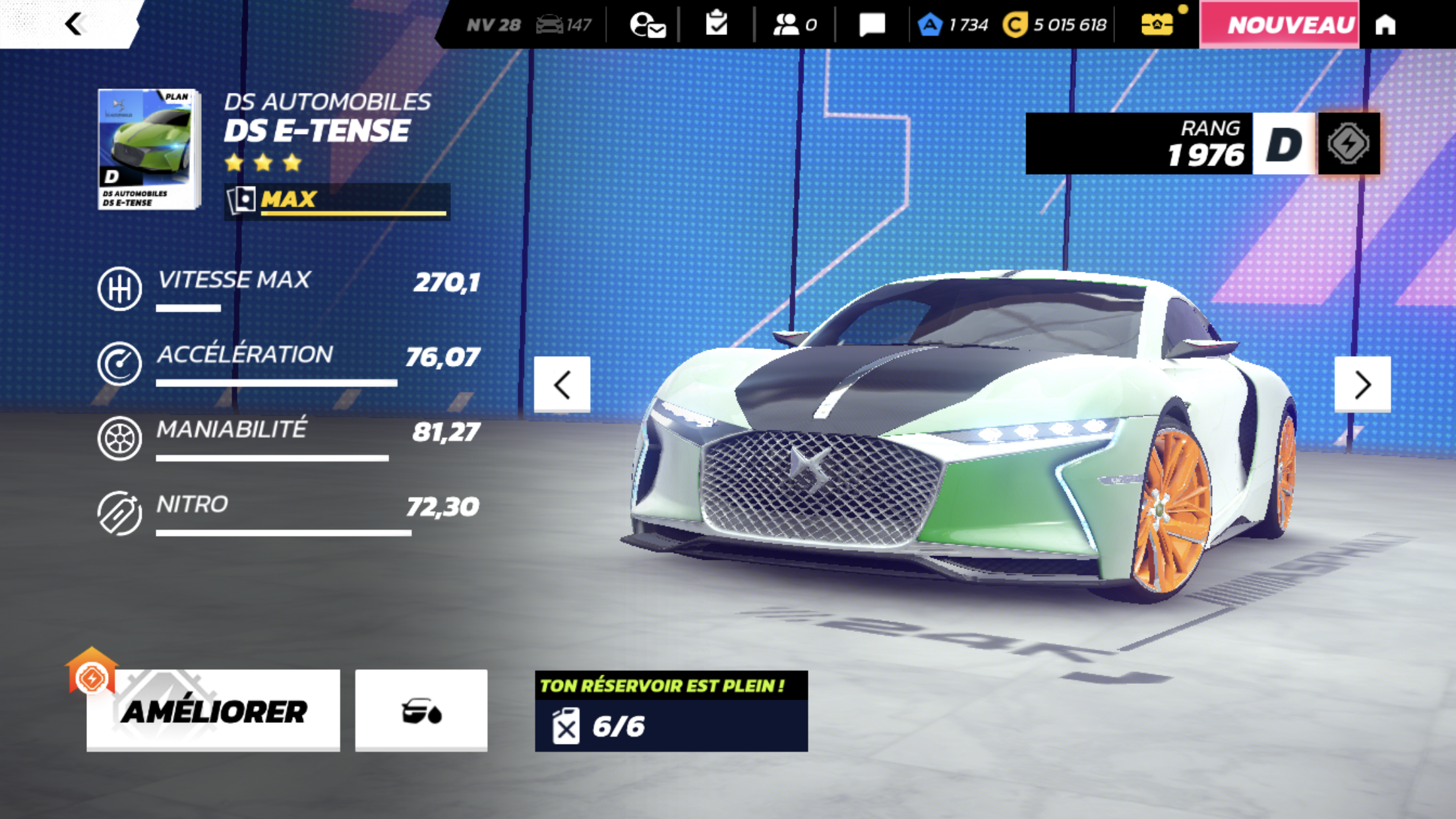The width and height of the screenshot is (1456, 819).
Task: Tap the full fuel tank 6/6 panel
Action: (x=671, y=711)
